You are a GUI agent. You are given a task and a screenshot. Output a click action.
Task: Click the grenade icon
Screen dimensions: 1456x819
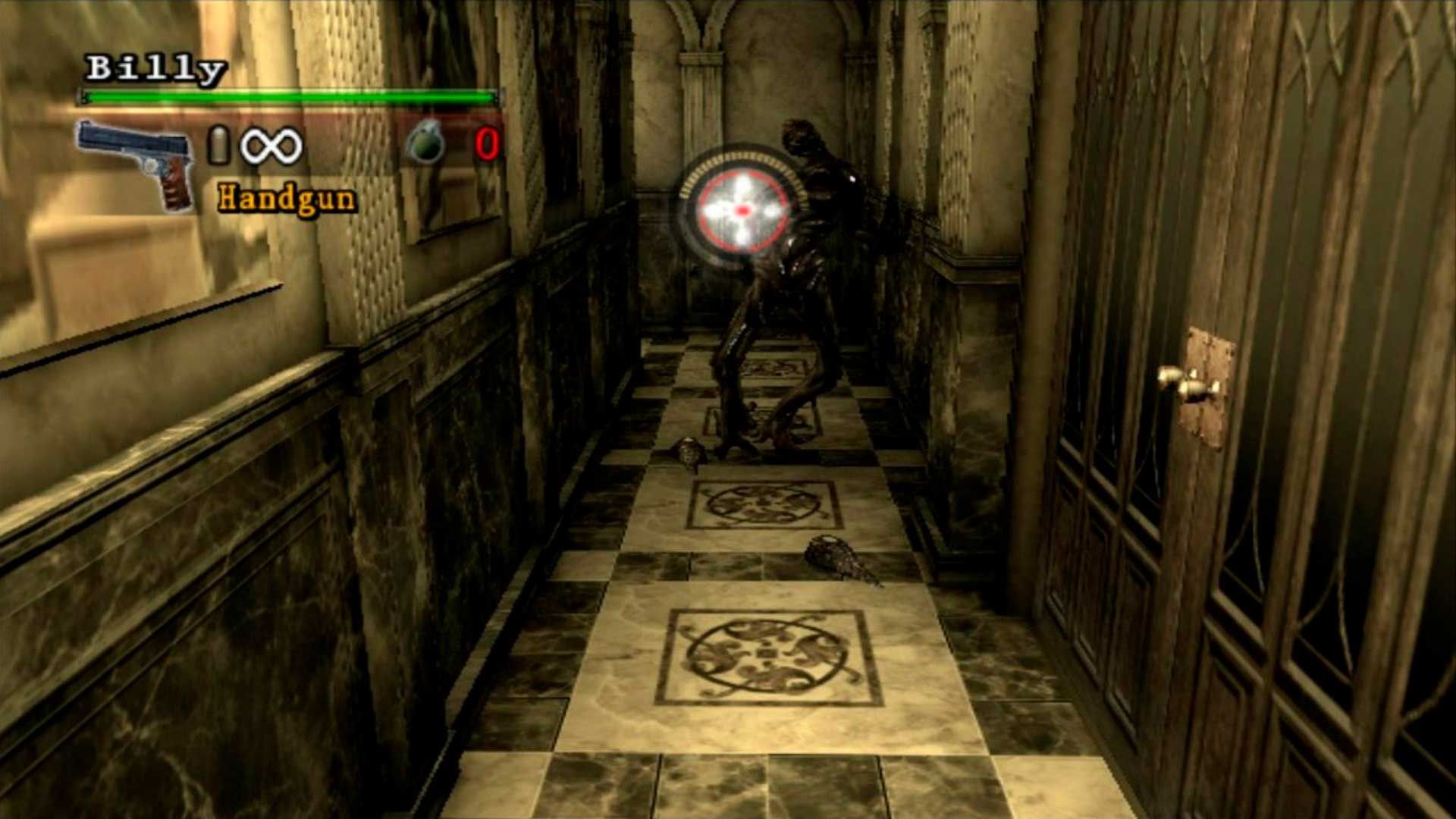pyautogui.click(x=425, y=143)
